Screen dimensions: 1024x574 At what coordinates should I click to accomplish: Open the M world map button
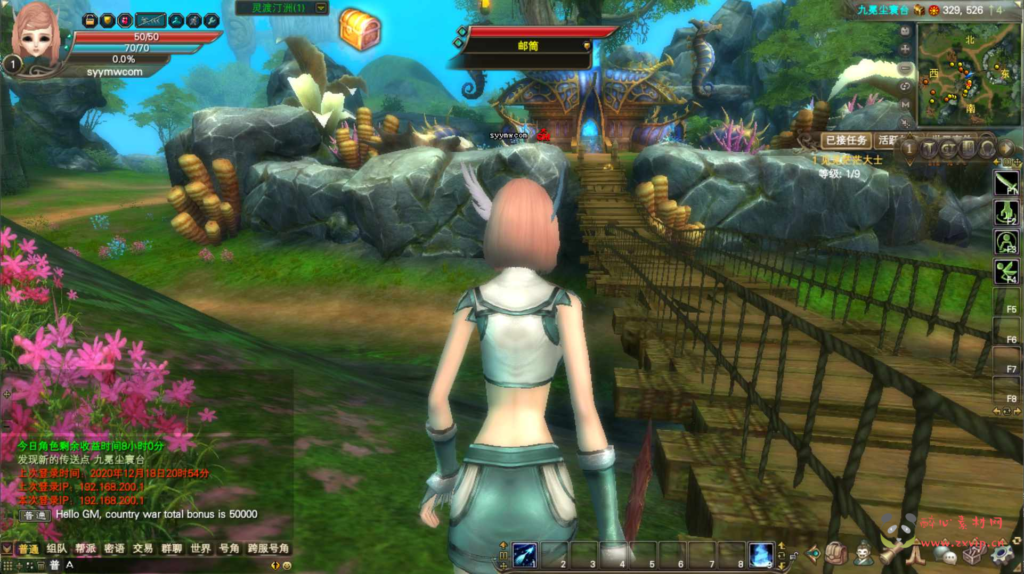click(x=906, y=105)
